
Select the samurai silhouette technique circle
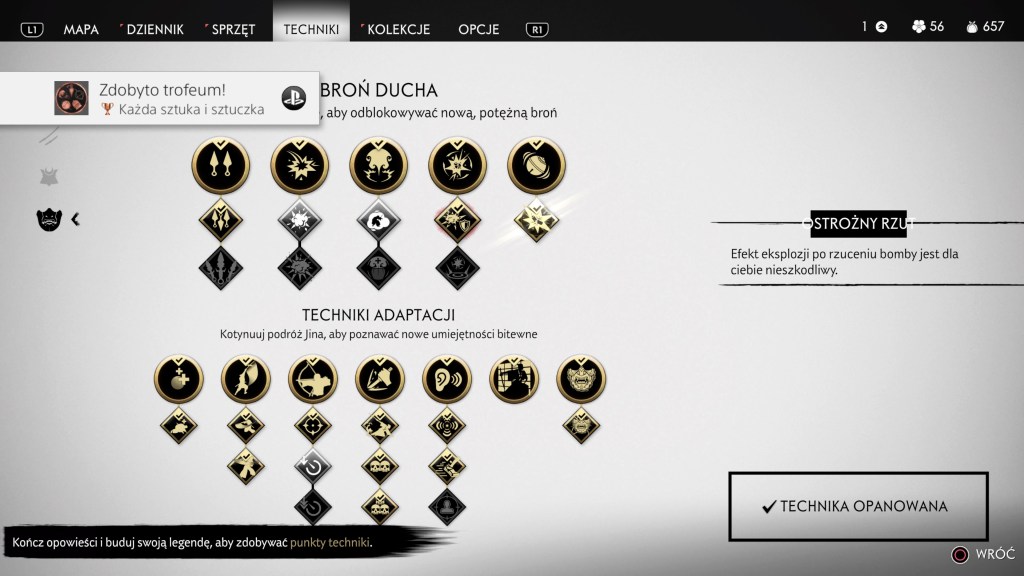pyautogui.click(x=514, y=380)
